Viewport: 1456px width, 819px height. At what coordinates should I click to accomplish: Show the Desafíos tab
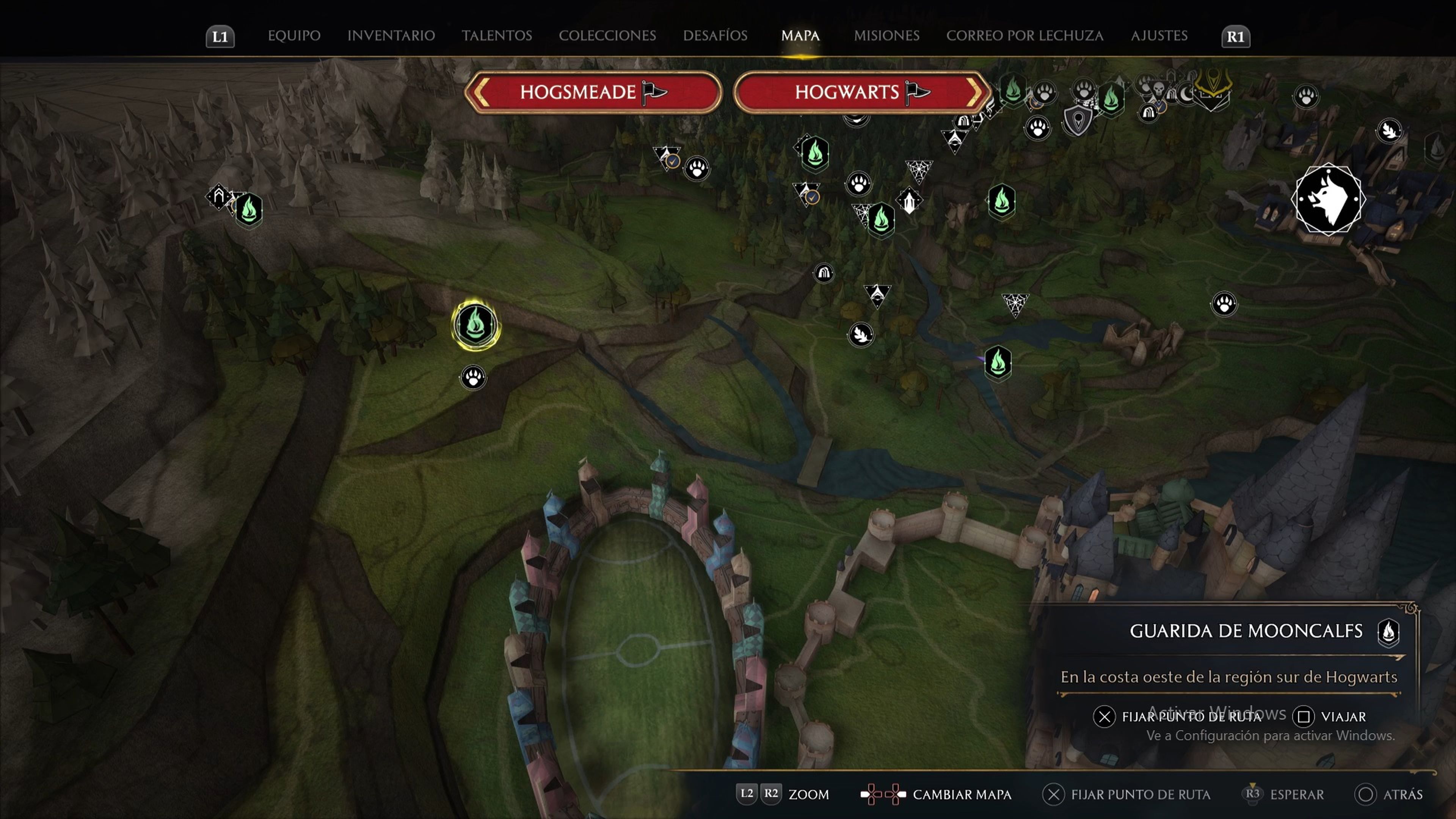715,36
